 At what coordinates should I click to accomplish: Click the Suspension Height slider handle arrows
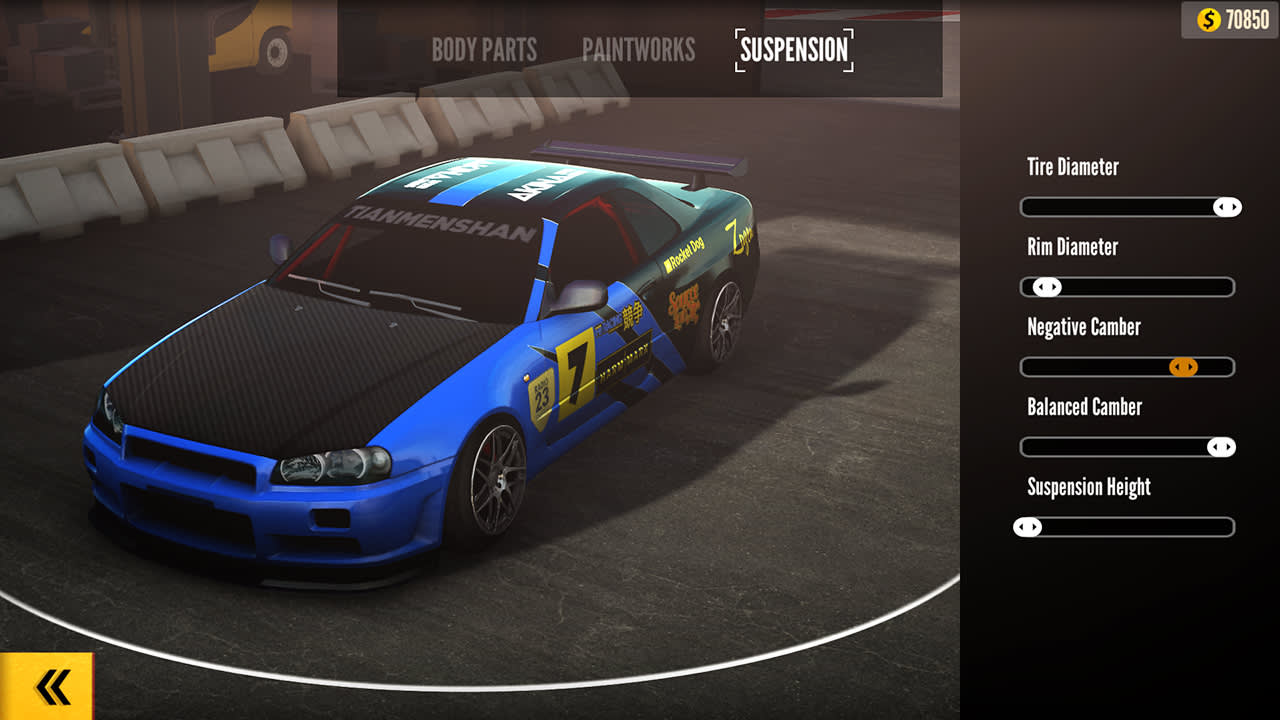[1027, 527]
